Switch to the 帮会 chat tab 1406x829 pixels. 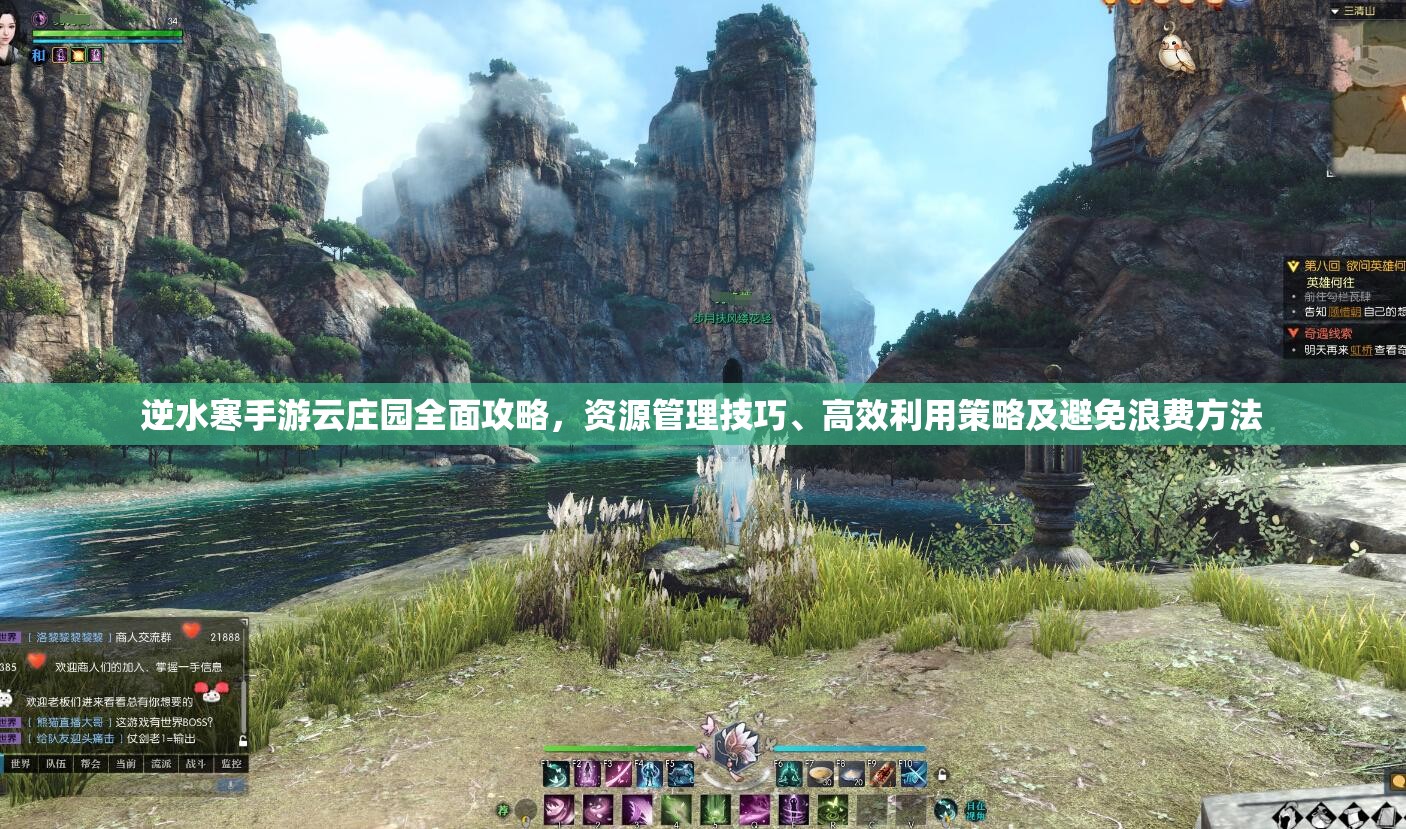tap(90, 763)
